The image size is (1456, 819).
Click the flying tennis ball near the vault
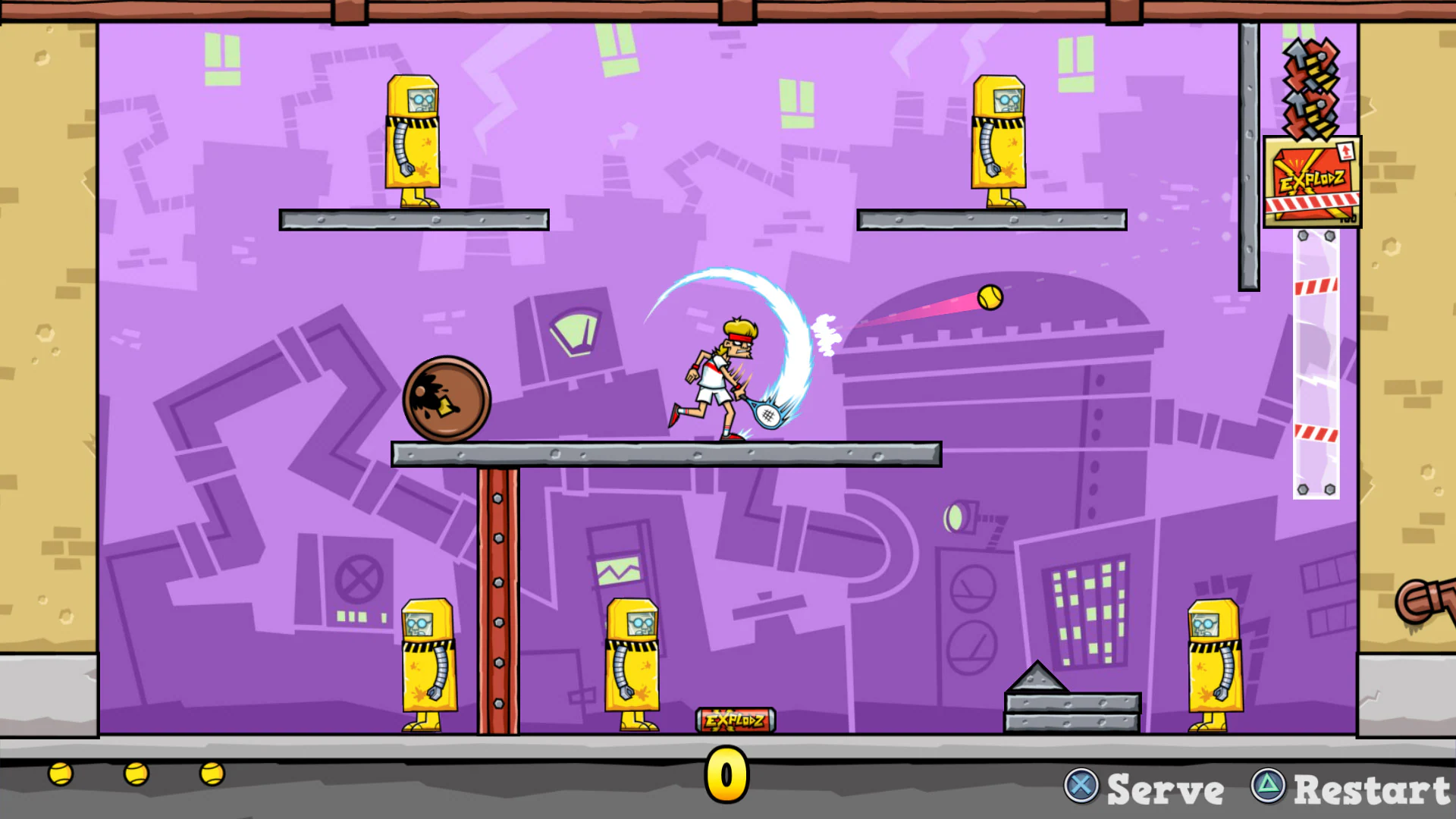(x=990, y=298)
